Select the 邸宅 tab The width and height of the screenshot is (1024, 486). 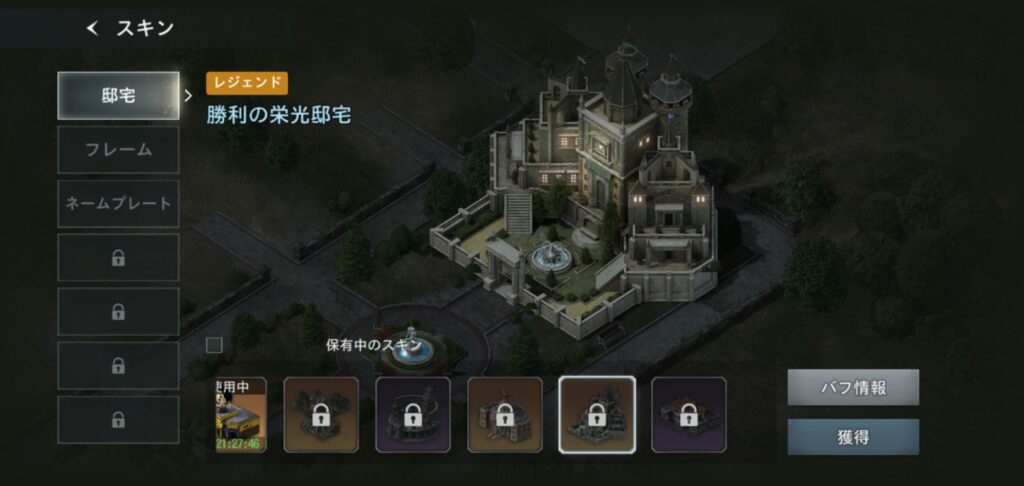(x=118, y=96)
